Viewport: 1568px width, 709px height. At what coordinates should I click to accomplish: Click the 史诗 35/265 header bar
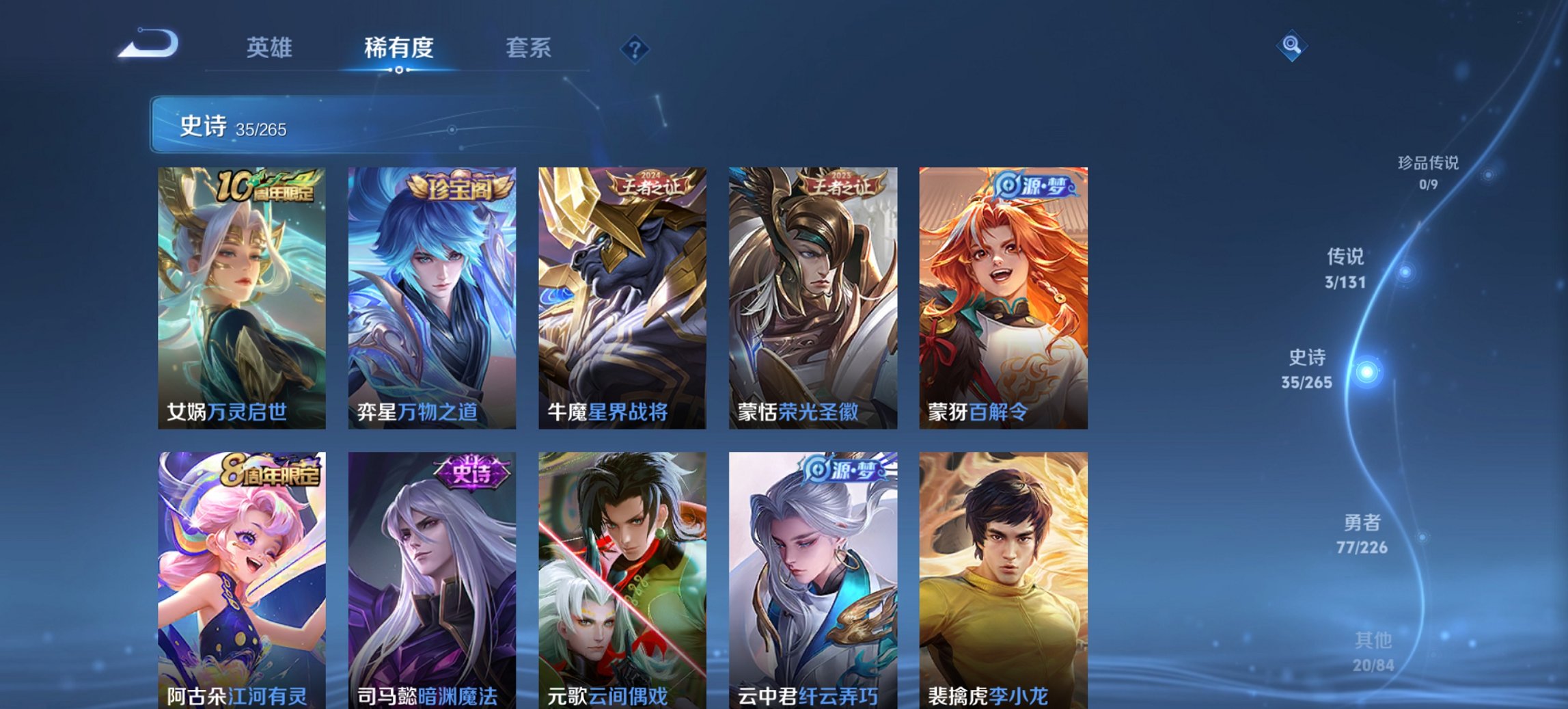pos(232,124)
